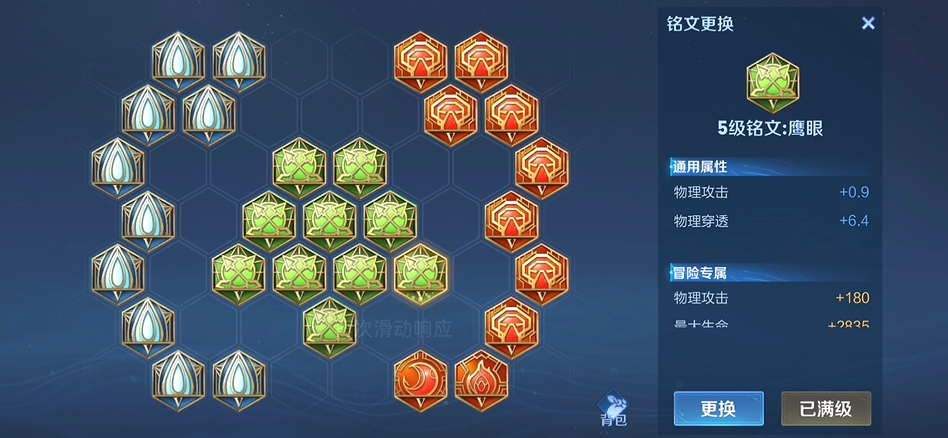Close the rune replacement panel

(868, 23)
